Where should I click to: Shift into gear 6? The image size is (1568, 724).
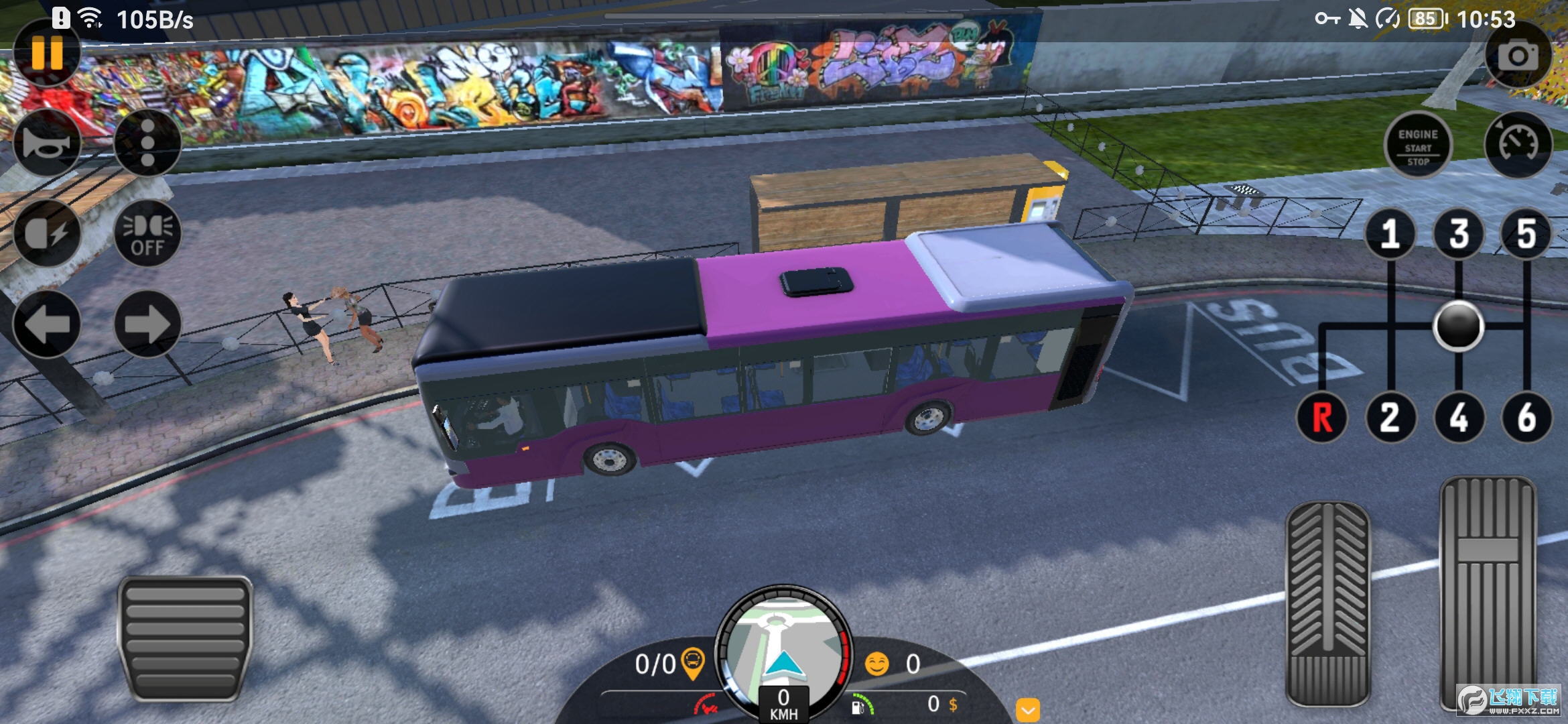[1526, 417]
